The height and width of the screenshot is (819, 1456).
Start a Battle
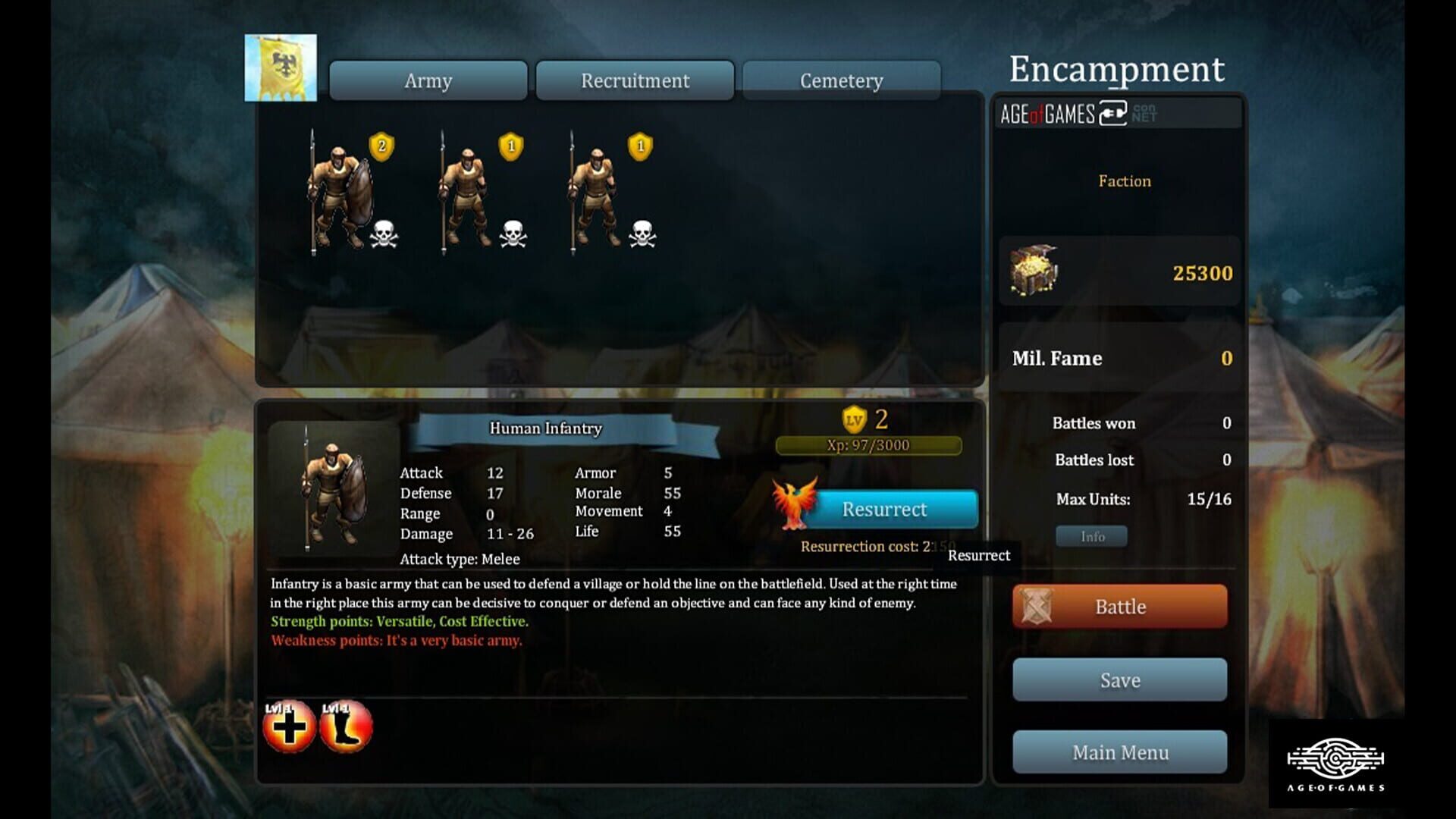tap(1120, 607)
